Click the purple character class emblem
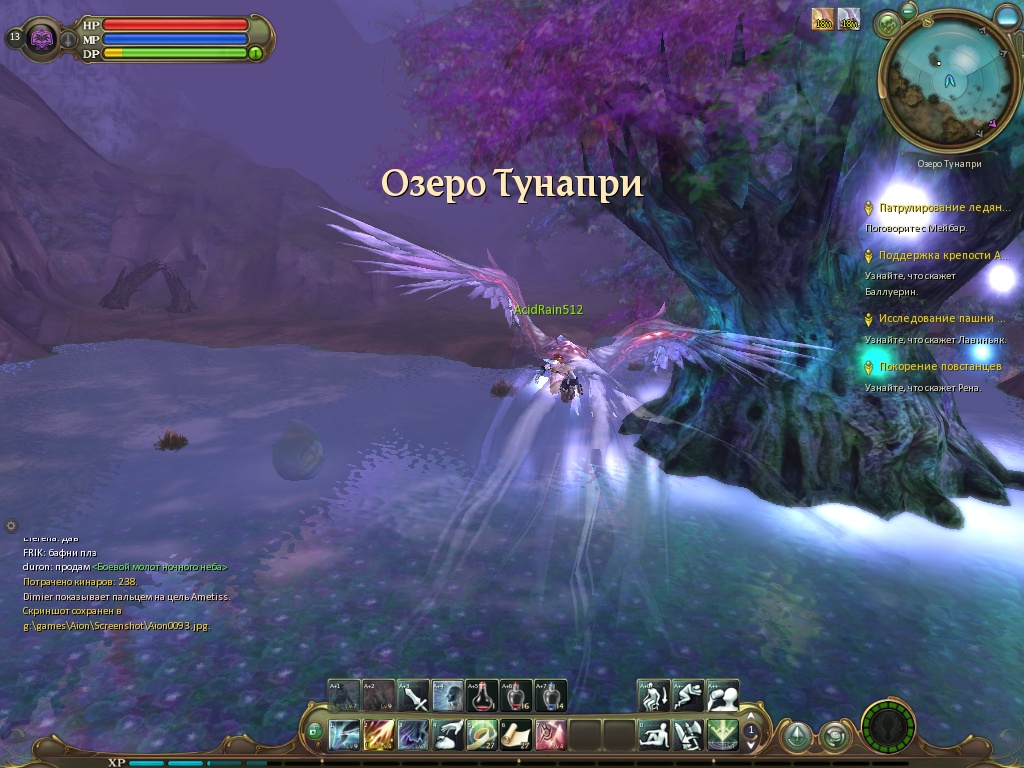This screenshot has width=1024, height=768. [x=43, y=39]
